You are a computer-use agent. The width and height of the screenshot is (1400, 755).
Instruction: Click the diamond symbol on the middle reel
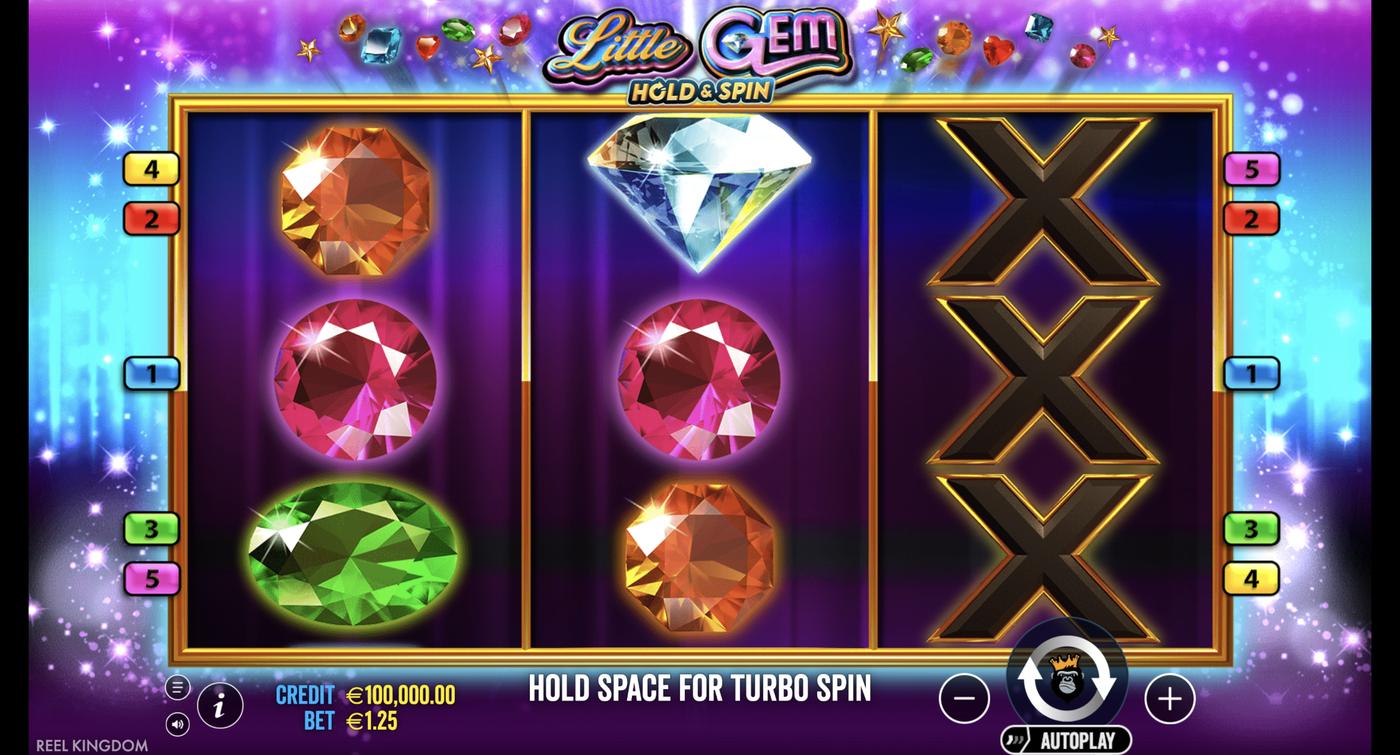tap(700, 190)
